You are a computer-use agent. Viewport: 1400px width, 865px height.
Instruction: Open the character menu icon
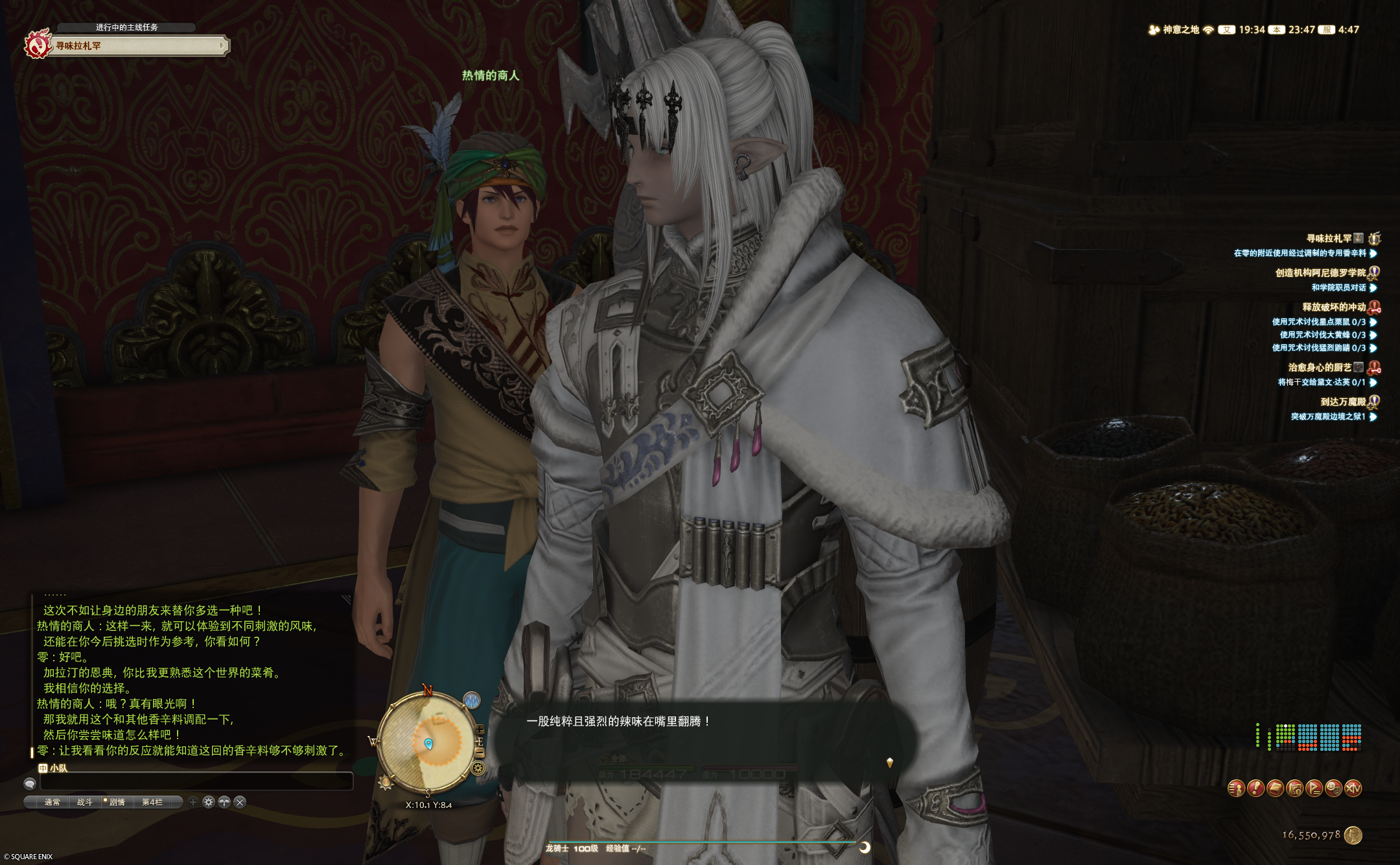pyautogui.click(x=1236, y=788)
